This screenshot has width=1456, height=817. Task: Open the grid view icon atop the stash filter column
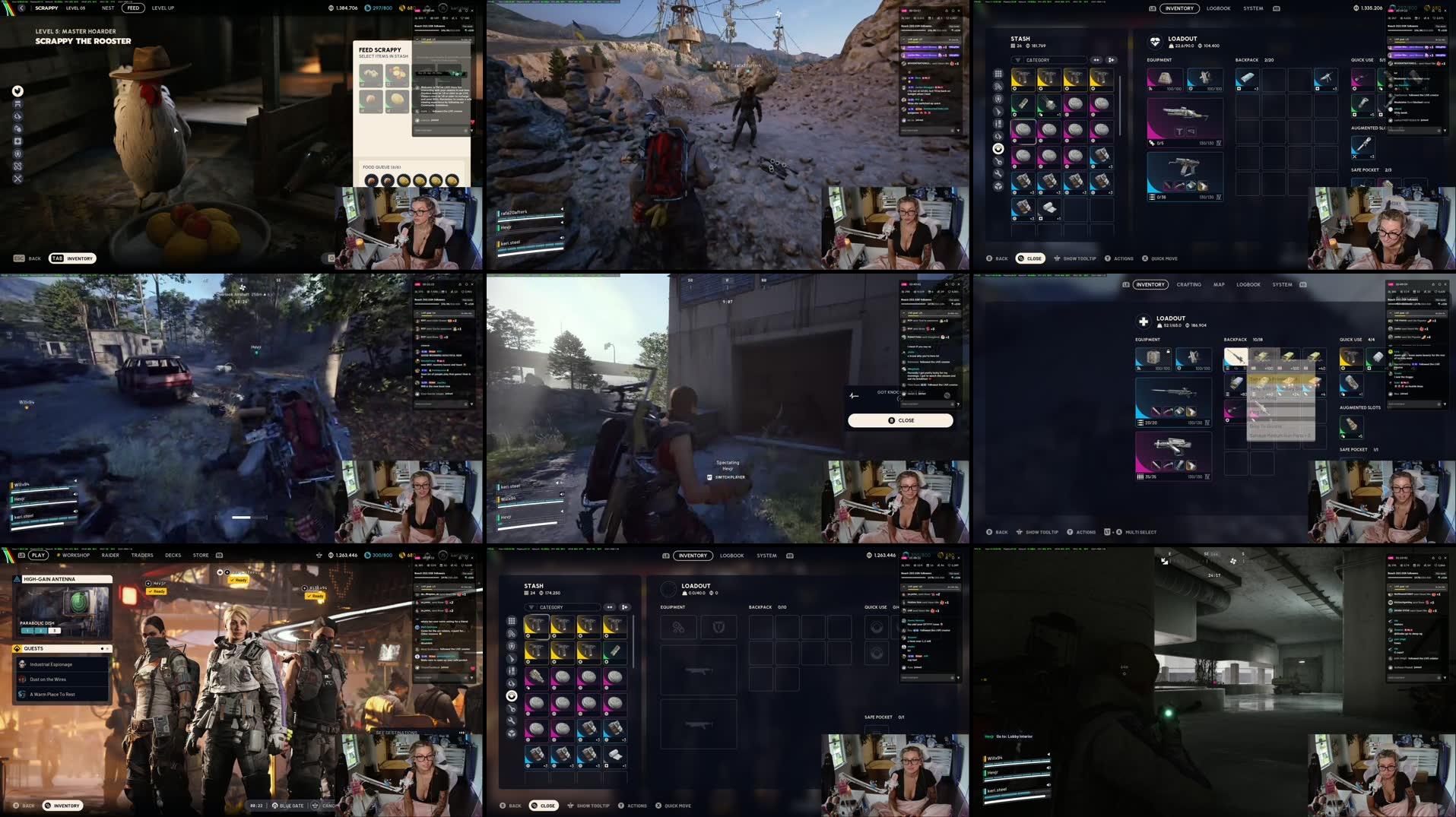(x=998, y=74)
